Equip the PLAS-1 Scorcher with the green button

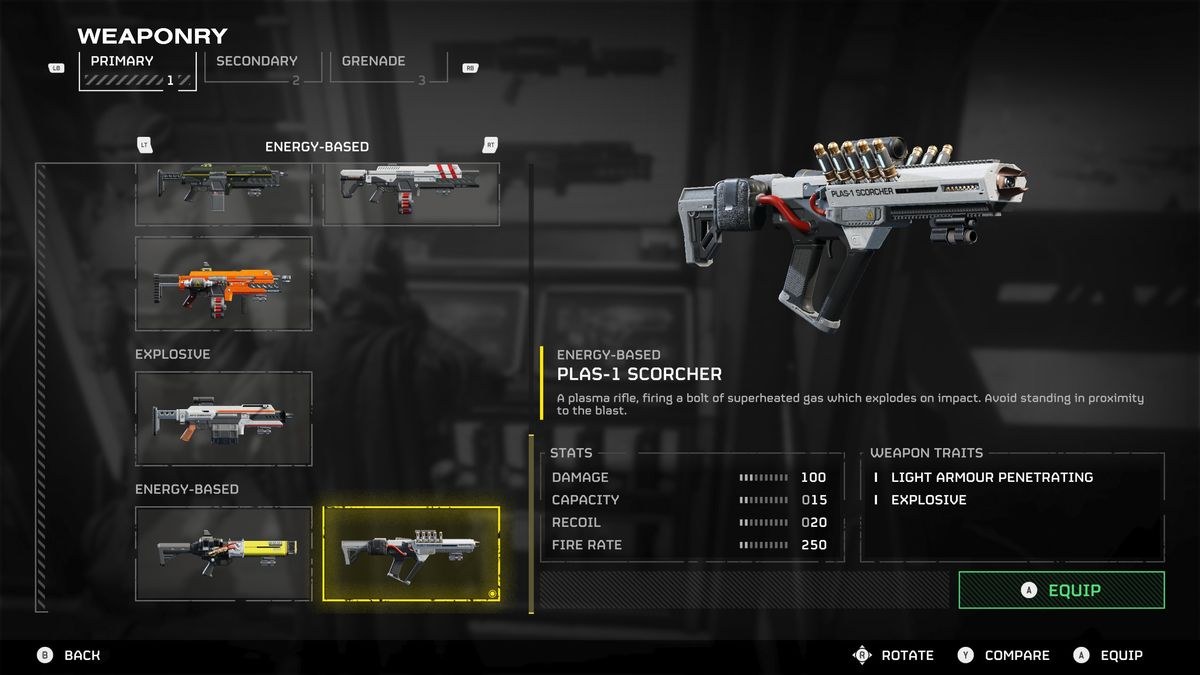coord(1061,590)
